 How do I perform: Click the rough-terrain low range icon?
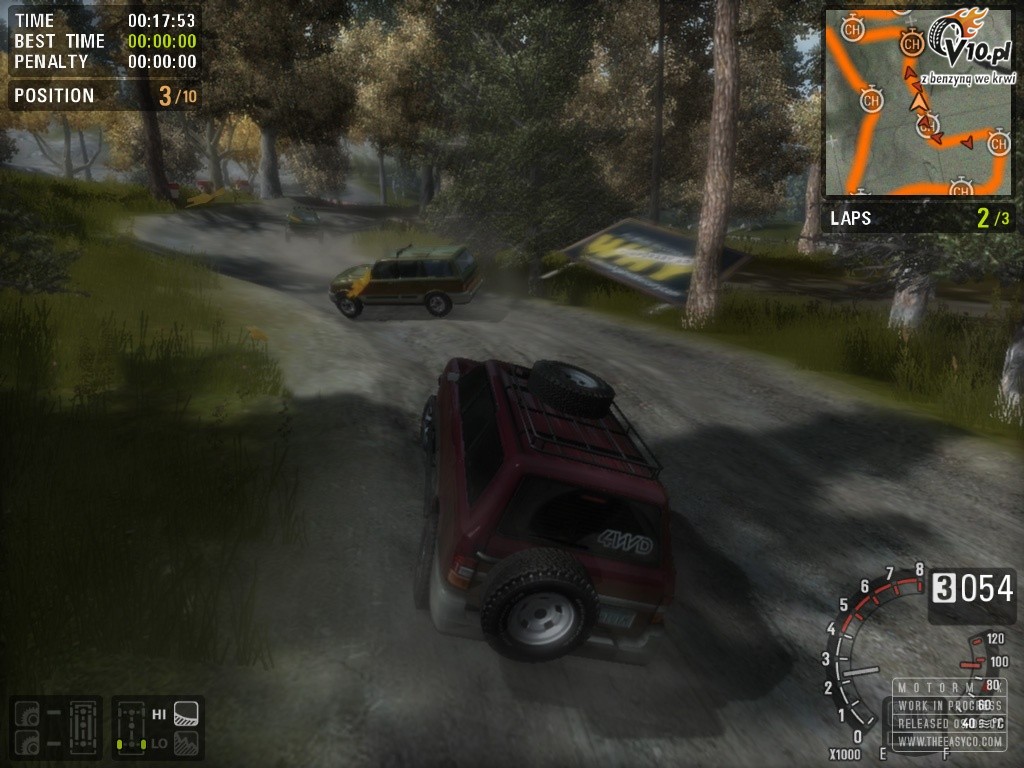186,743
